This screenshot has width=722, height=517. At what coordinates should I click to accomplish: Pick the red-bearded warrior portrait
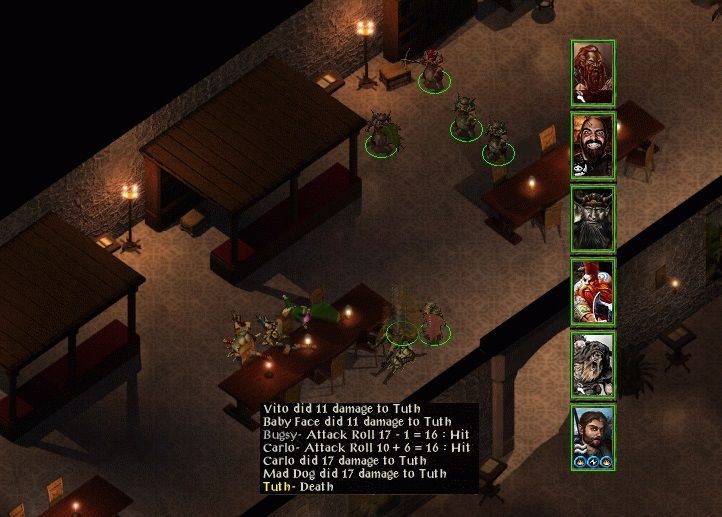point(593,291)
